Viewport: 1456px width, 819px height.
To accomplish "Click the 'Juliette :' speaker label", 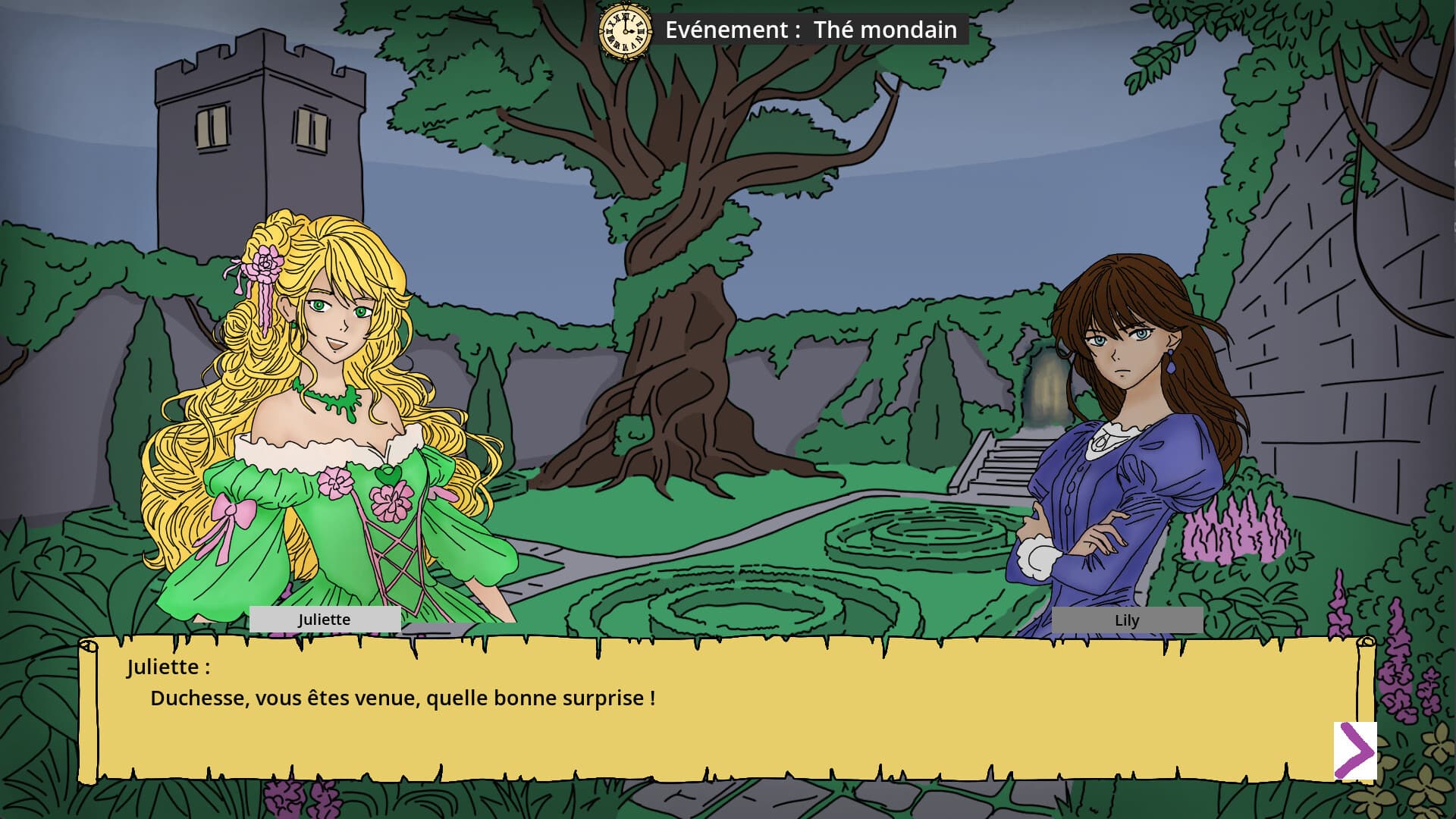I will 168,667.
